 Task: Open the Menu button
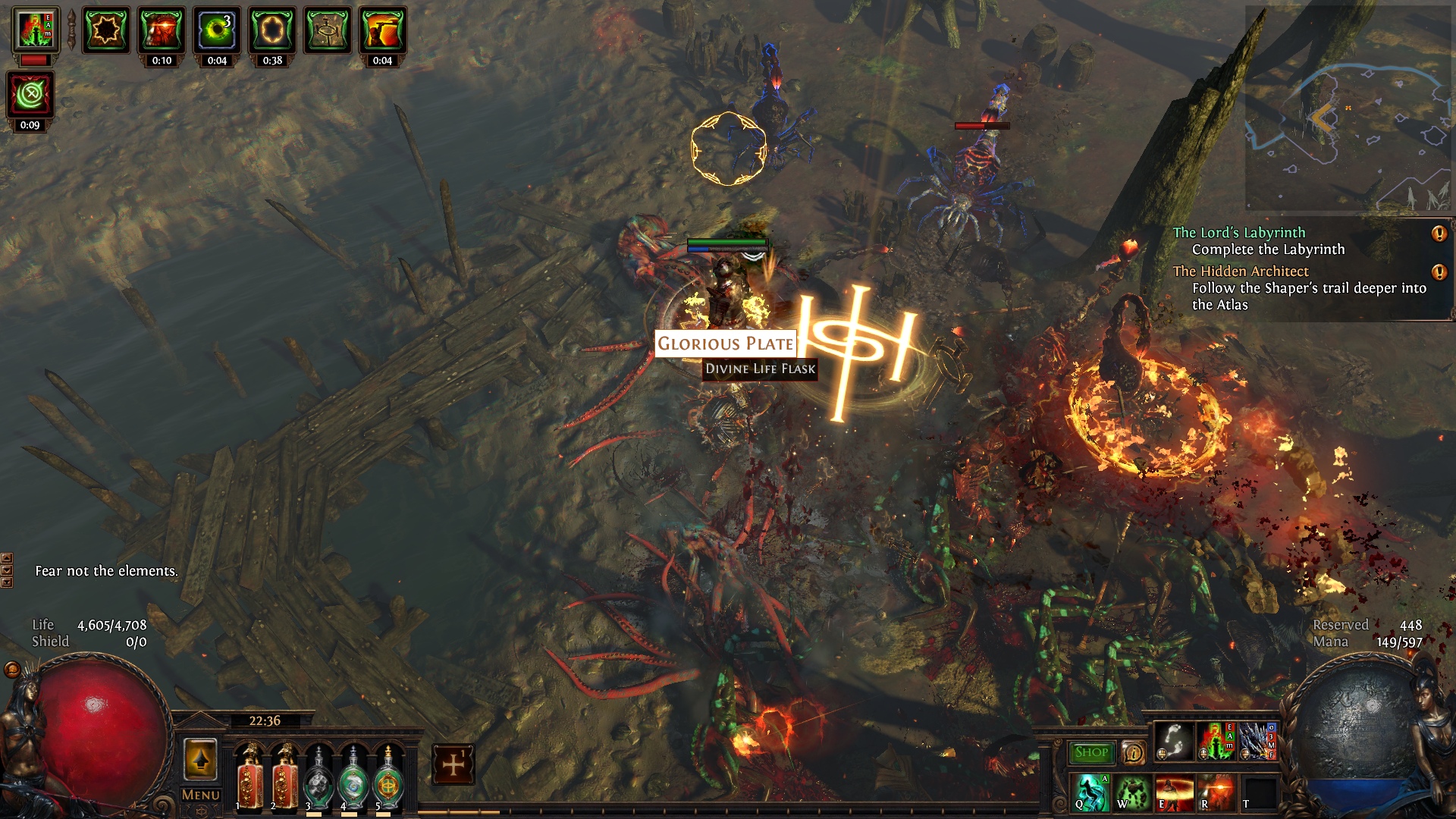coord(201,795)
